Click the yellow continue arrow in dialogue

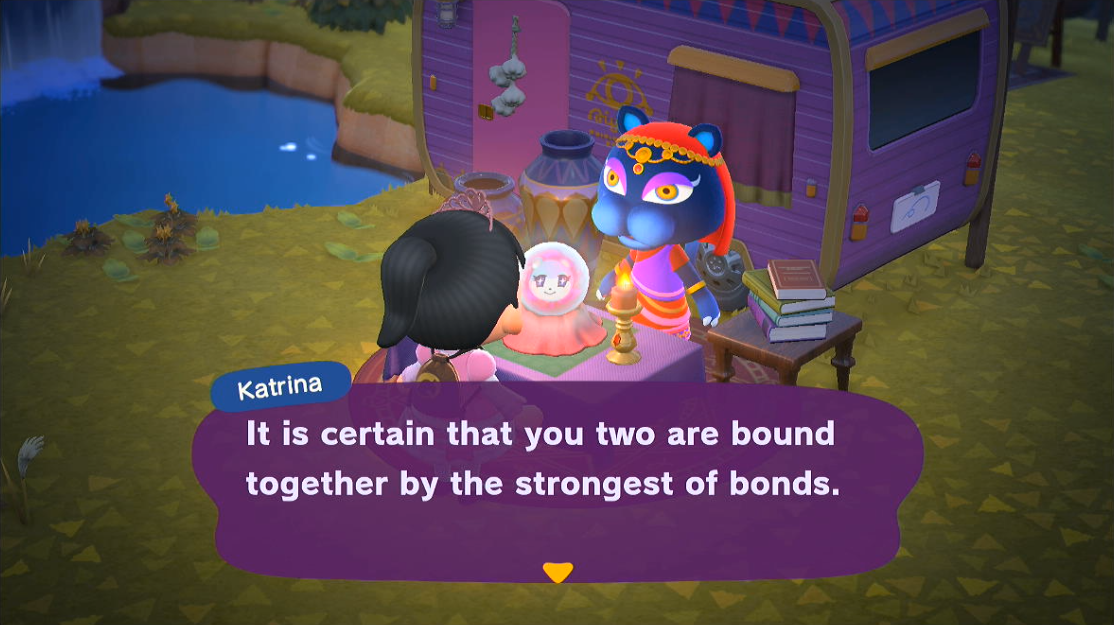click(557, 572)
